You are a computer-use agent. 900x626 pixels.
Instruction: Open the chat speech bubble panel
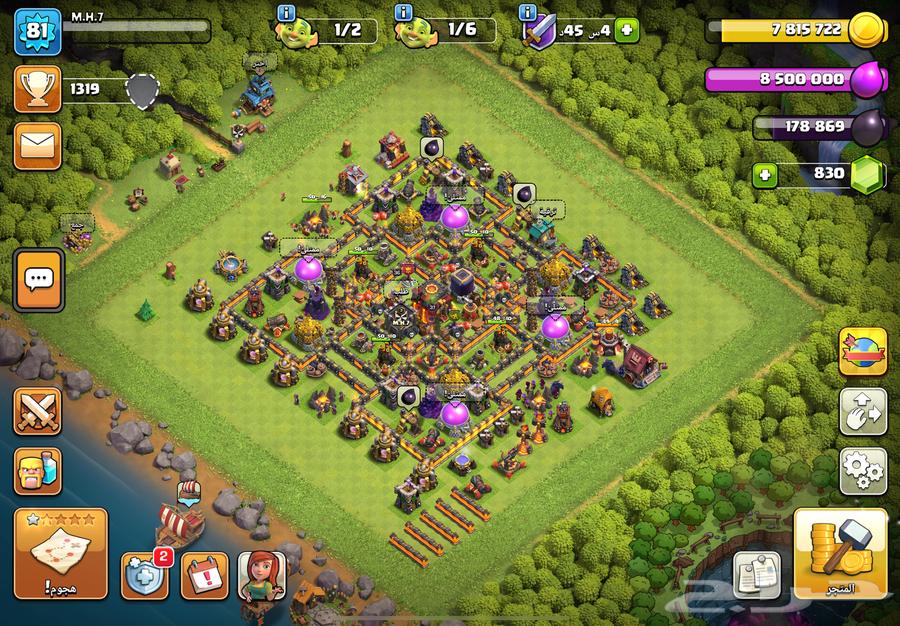point(39,281)
